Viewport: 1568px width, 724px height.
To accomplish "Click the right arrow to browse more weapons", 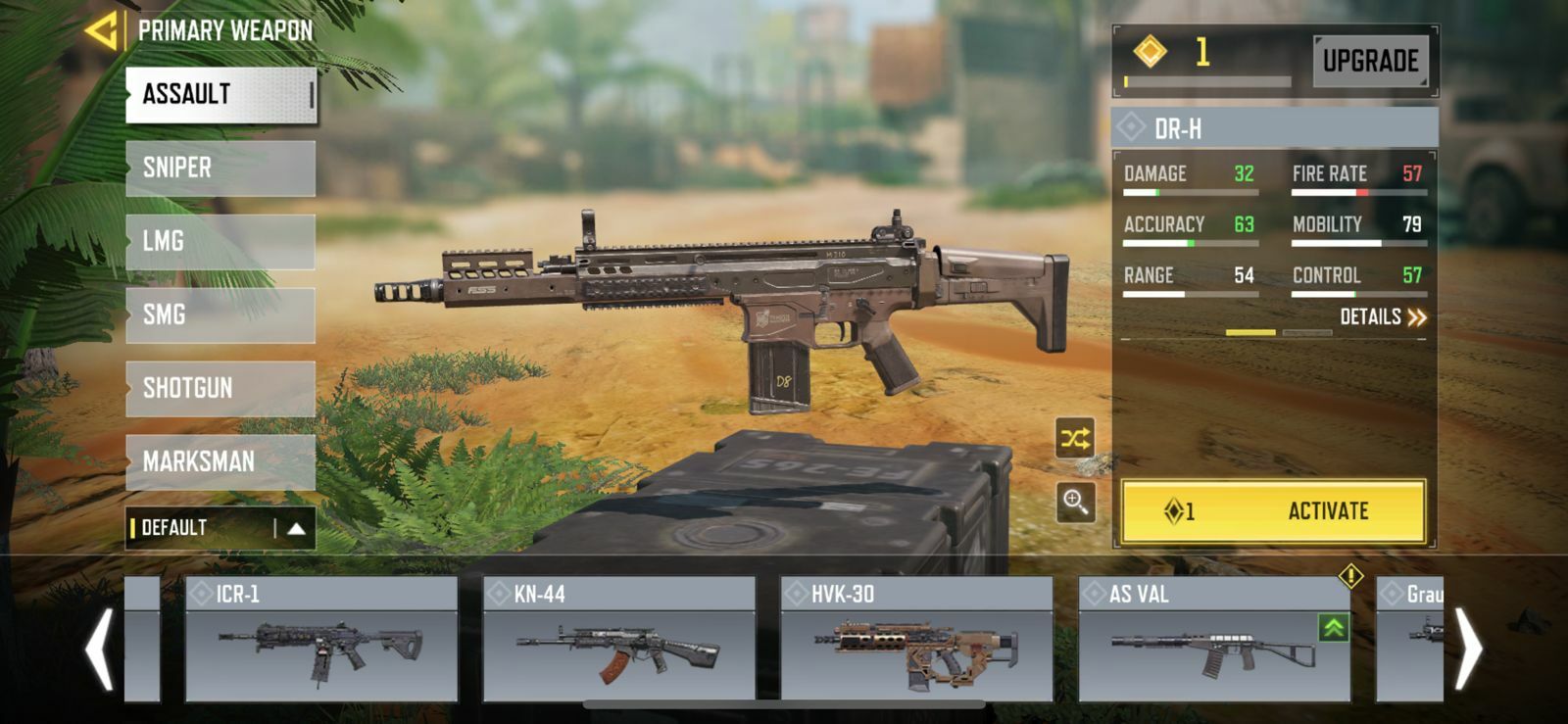I will point(1467,647).
